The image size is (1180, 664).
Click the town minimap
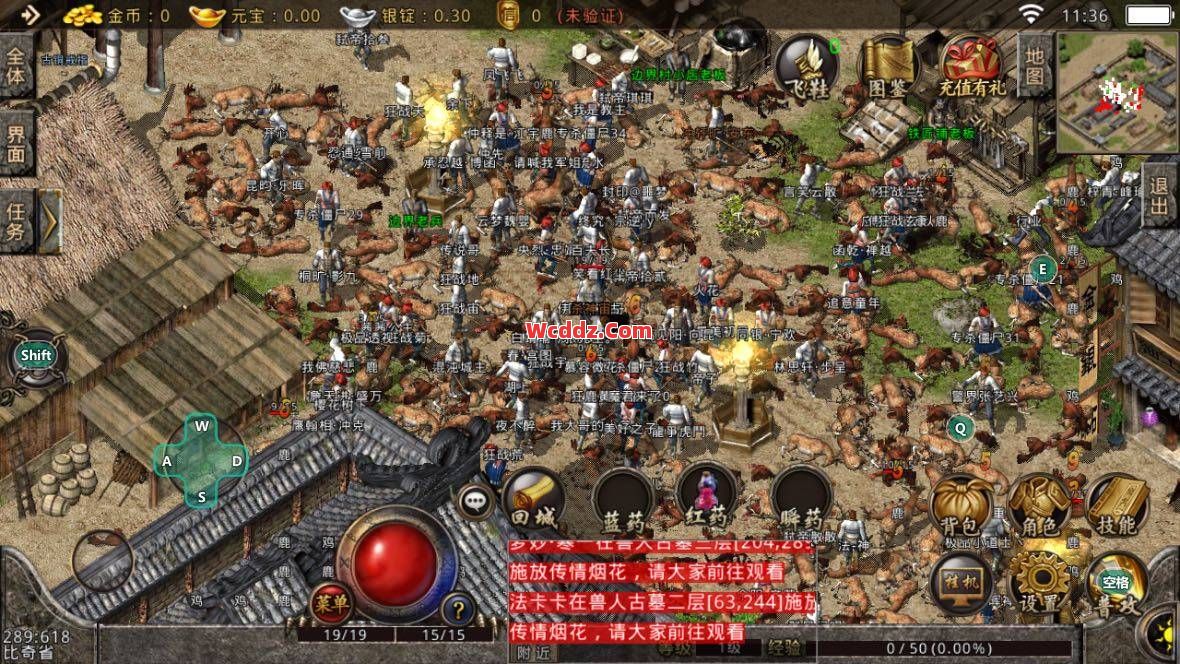click(x=1117, y=92)
